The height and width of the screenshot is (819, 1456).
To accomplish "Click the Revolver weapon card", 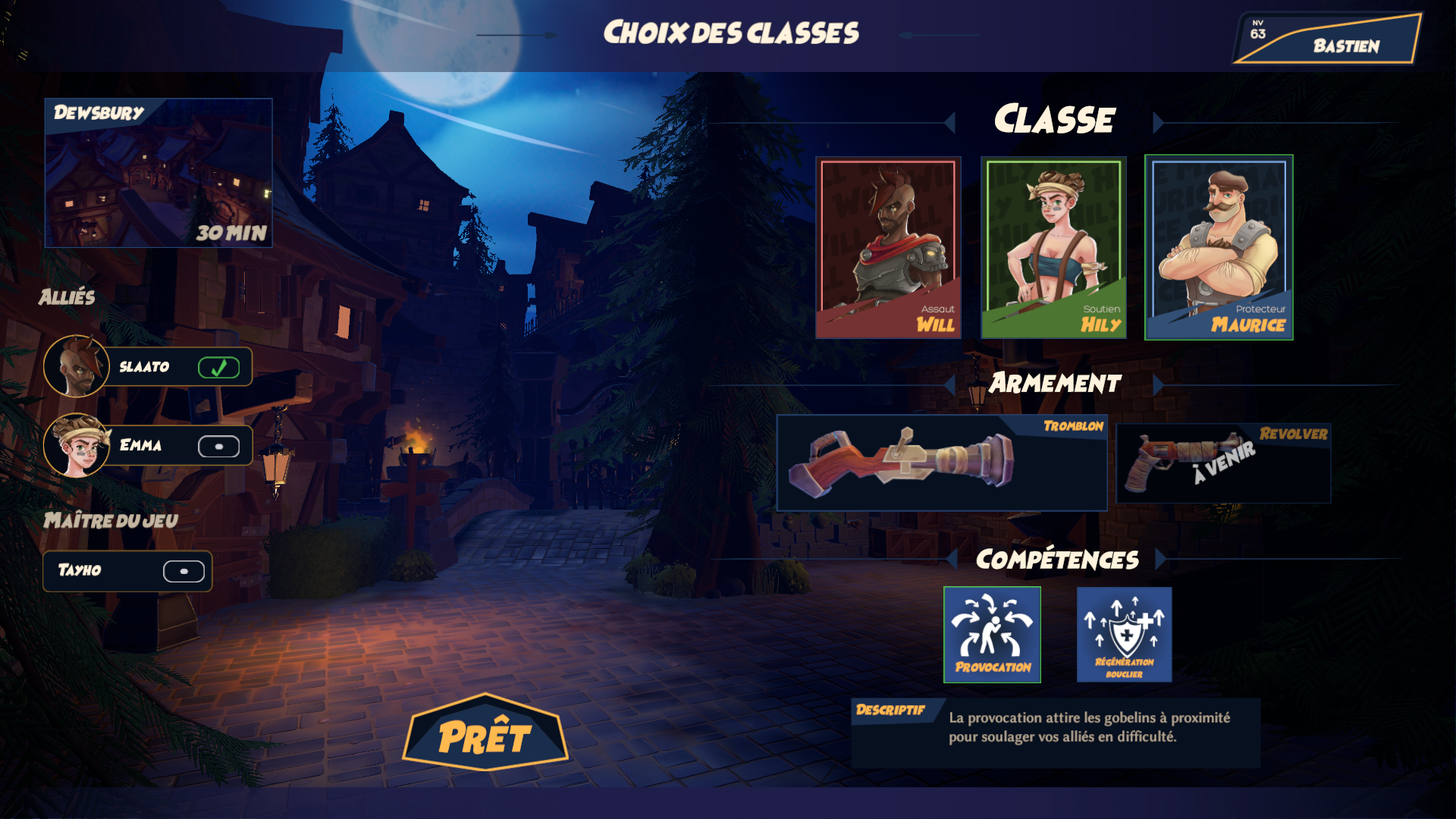I will [1223, 463].
